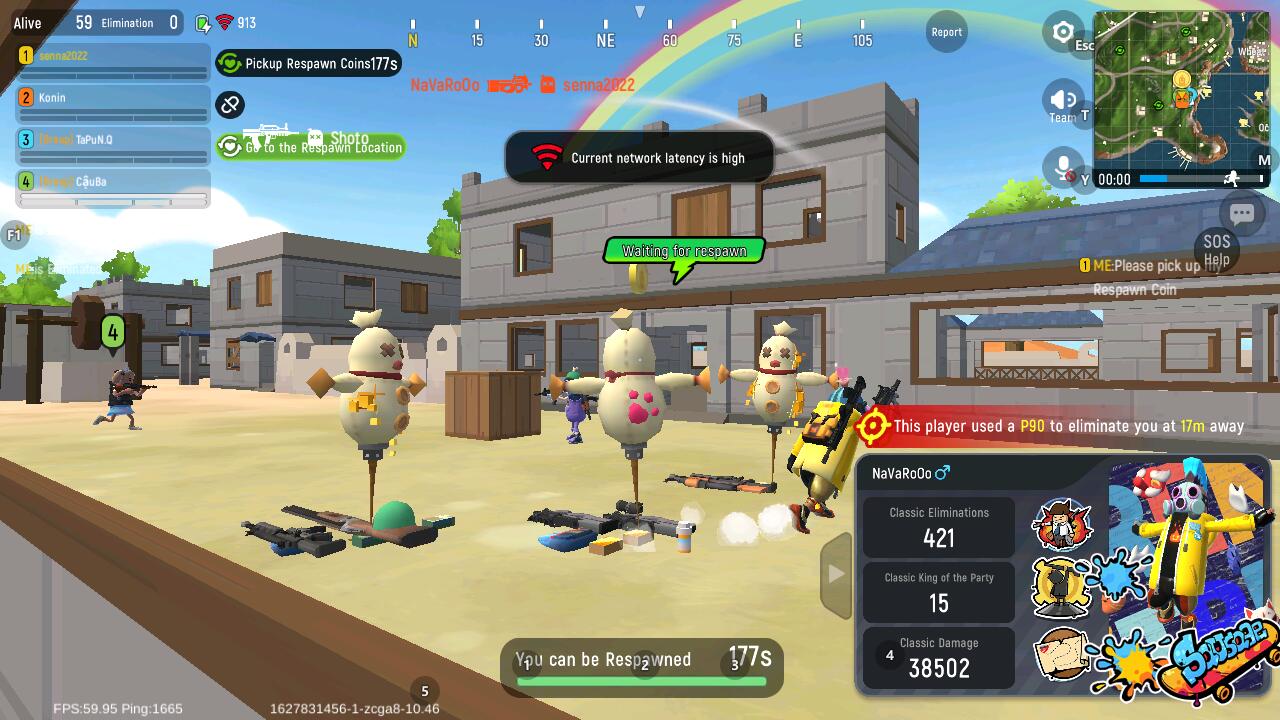Click the Report button

pos(946,32)
